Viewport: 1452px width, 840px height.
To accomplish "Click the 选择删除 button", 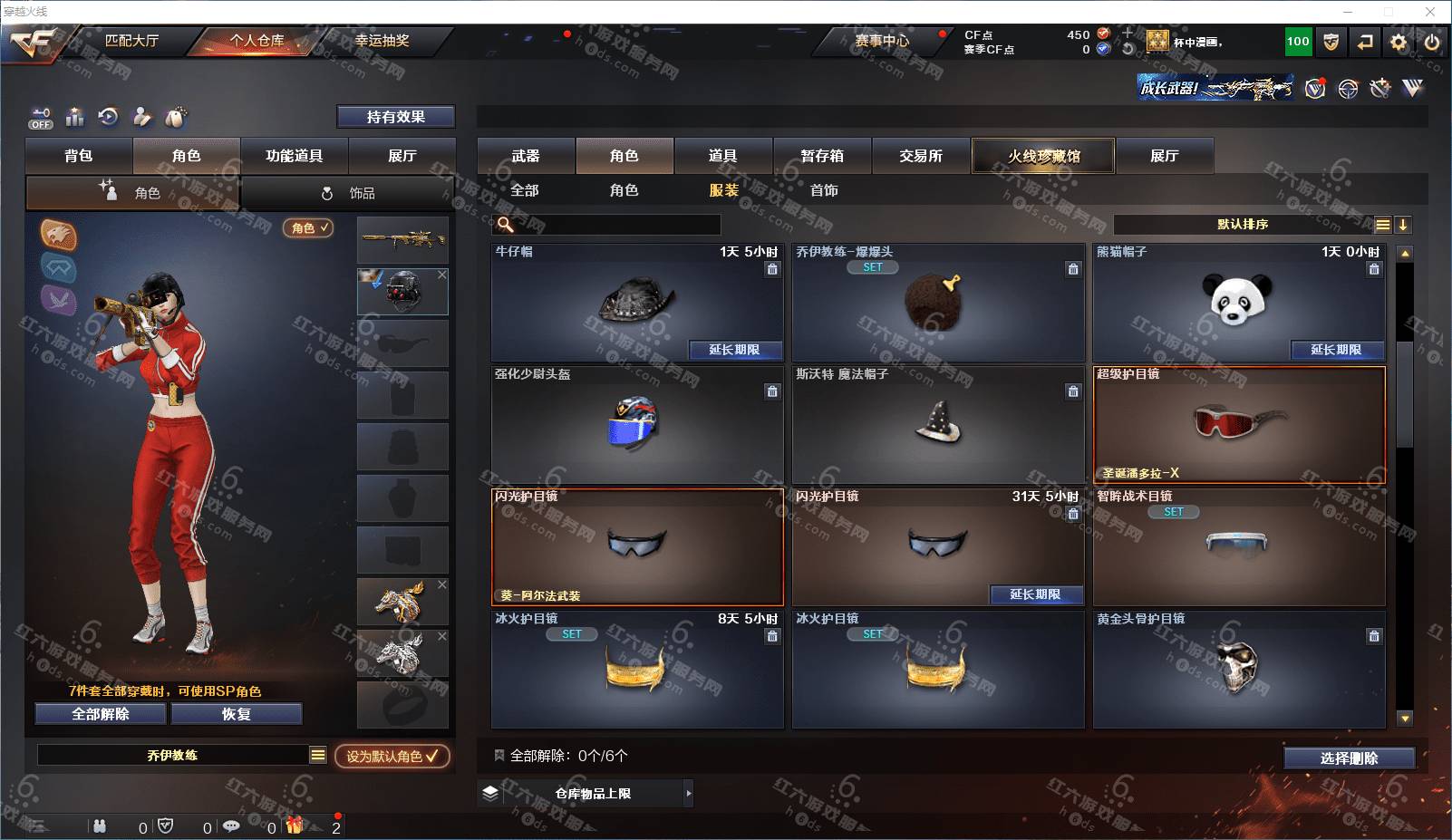I will point(1349,758).
